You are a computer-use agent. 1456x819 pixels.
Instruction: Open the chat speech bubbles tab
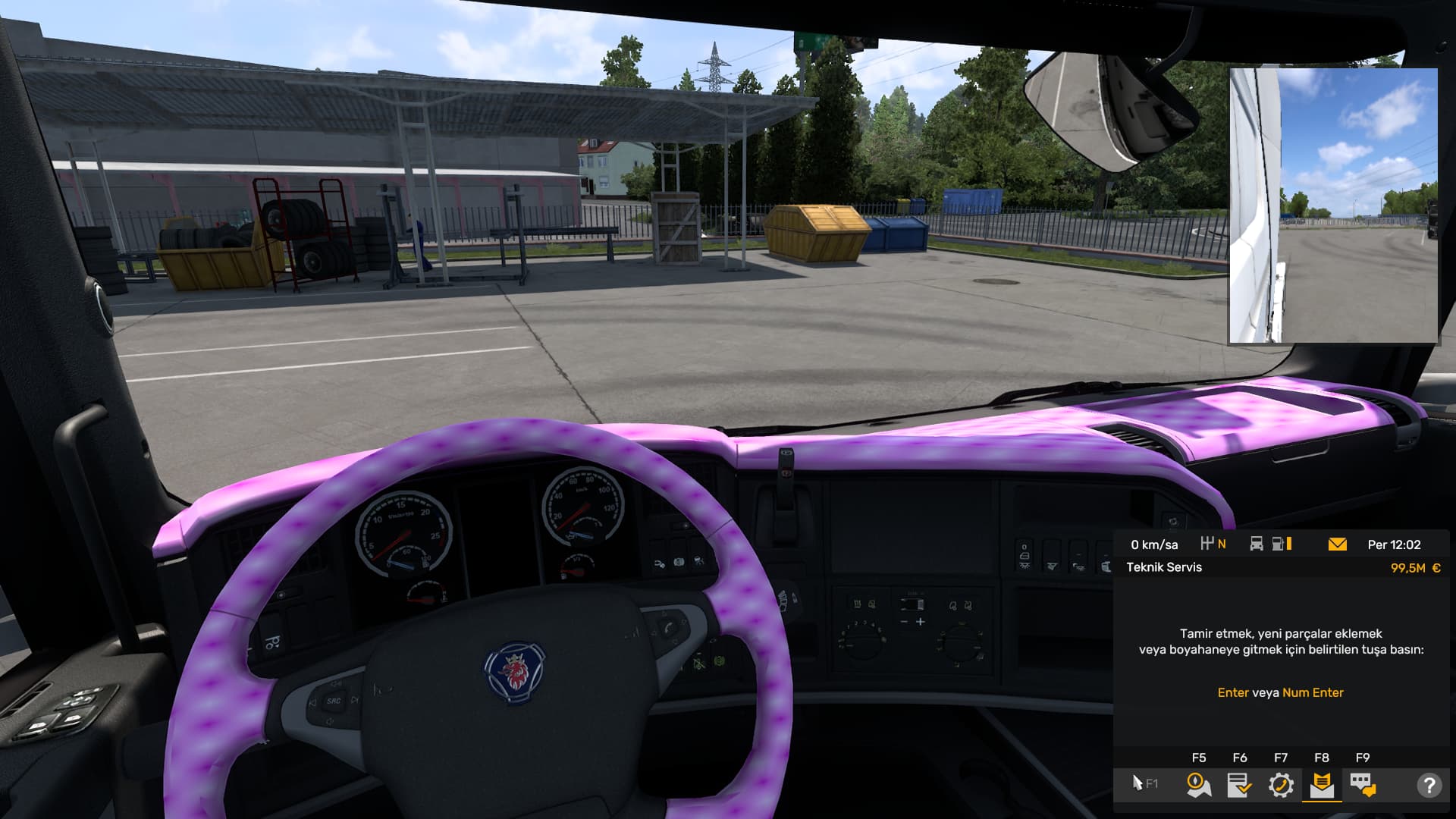[x=1363, y=785]
